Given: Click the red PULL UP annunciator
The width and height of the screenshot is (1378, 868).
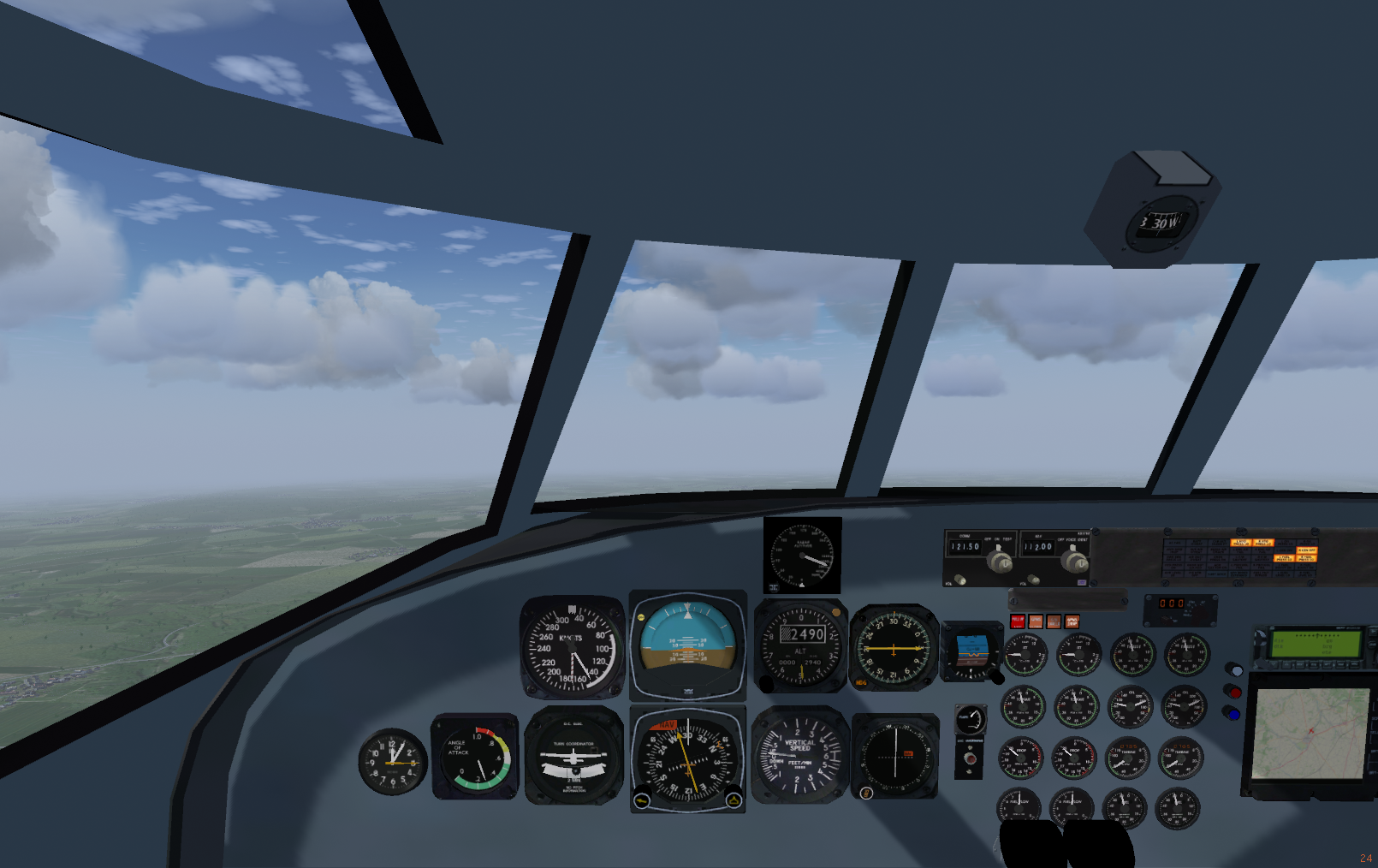Looking at the screenshot, I should coord(1018,621).
